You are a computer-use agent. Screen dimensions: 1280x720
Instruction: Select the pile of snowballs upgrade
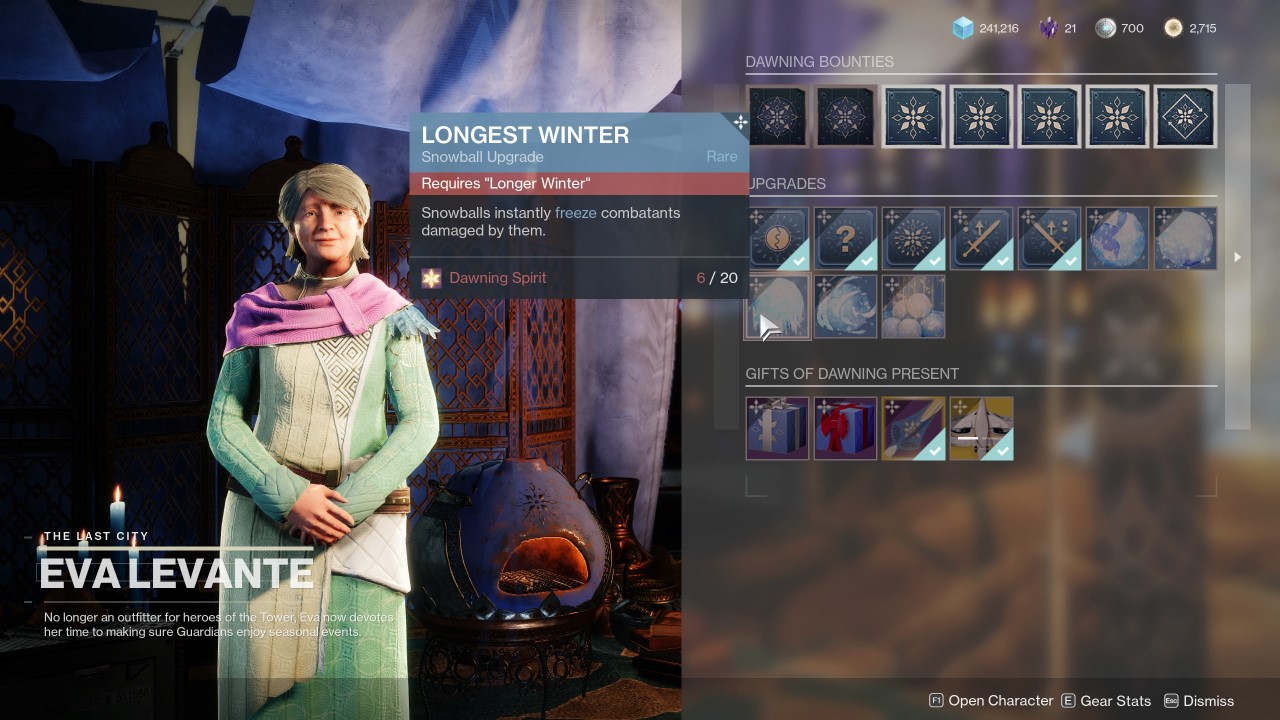(x=914, y=306)
